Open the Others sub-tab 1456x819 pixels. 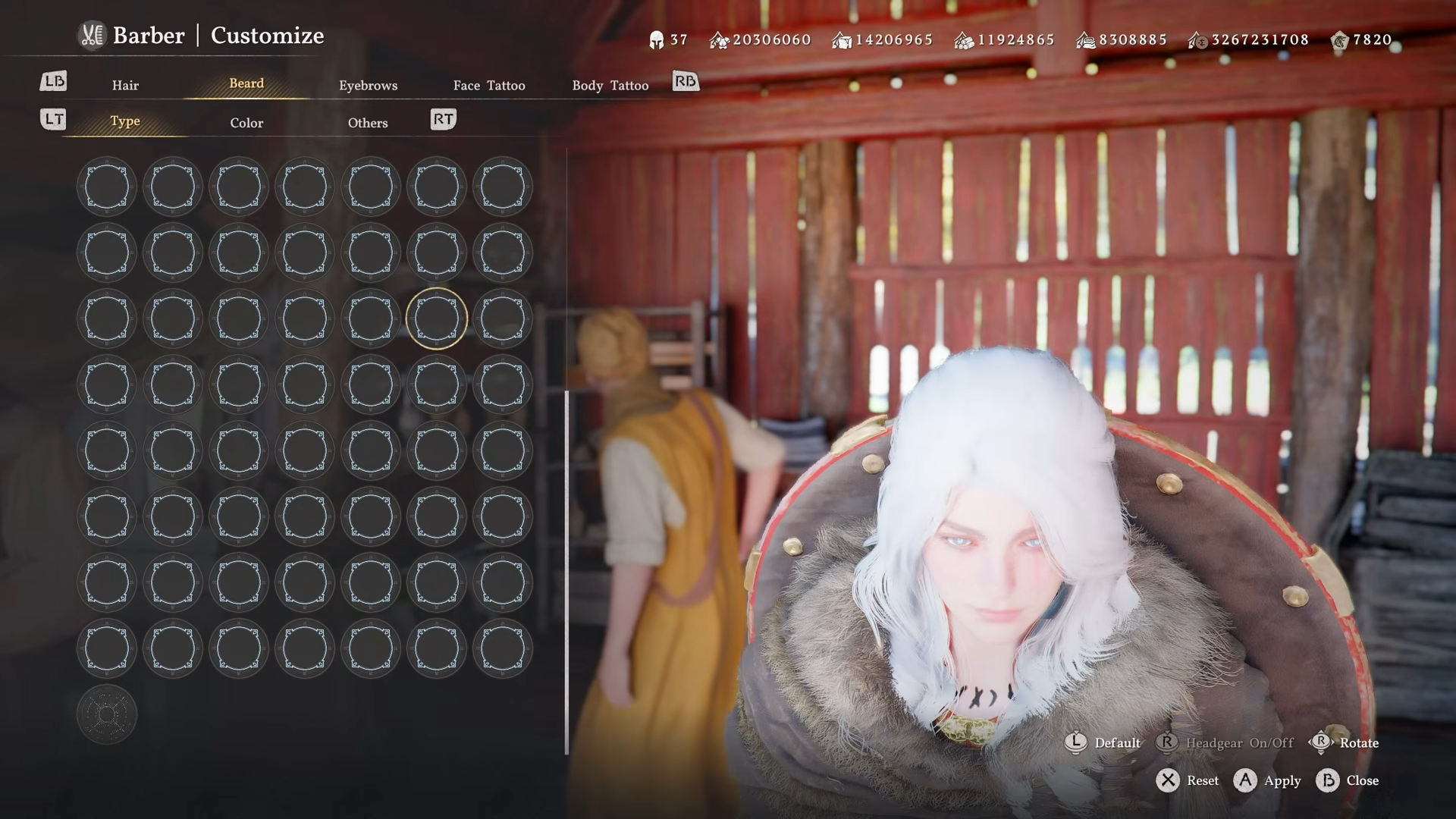(x=368, y=123)
